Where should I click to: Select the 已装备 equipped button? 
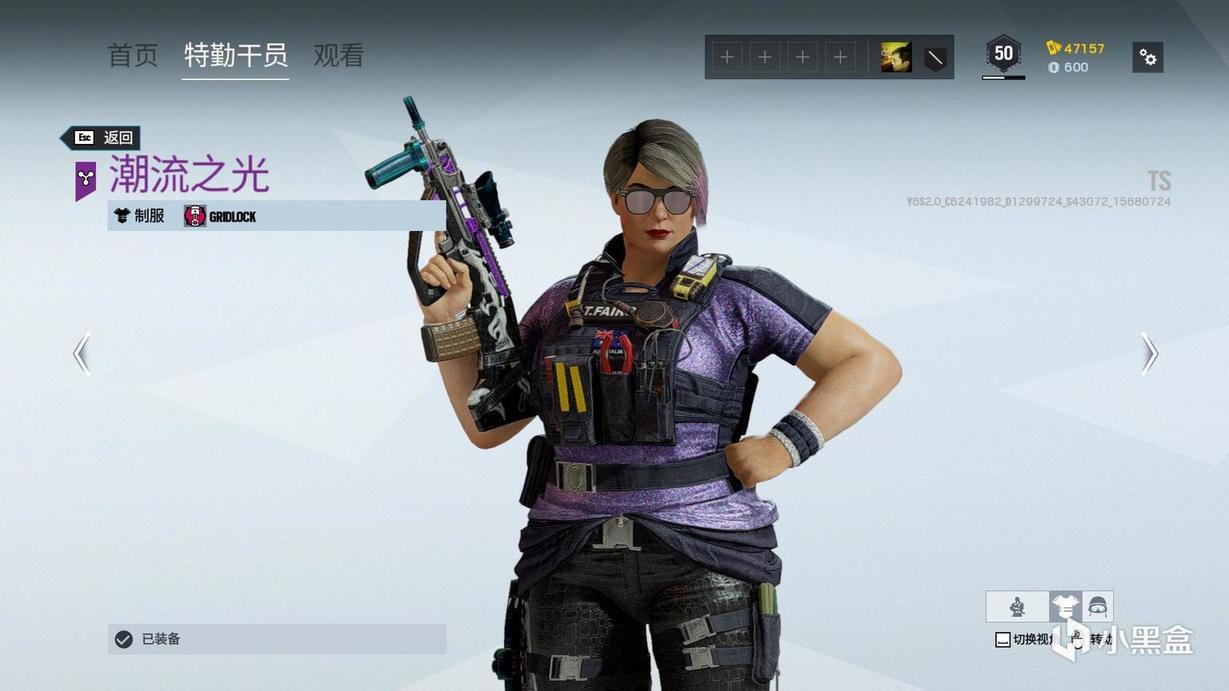click(277, 639)
